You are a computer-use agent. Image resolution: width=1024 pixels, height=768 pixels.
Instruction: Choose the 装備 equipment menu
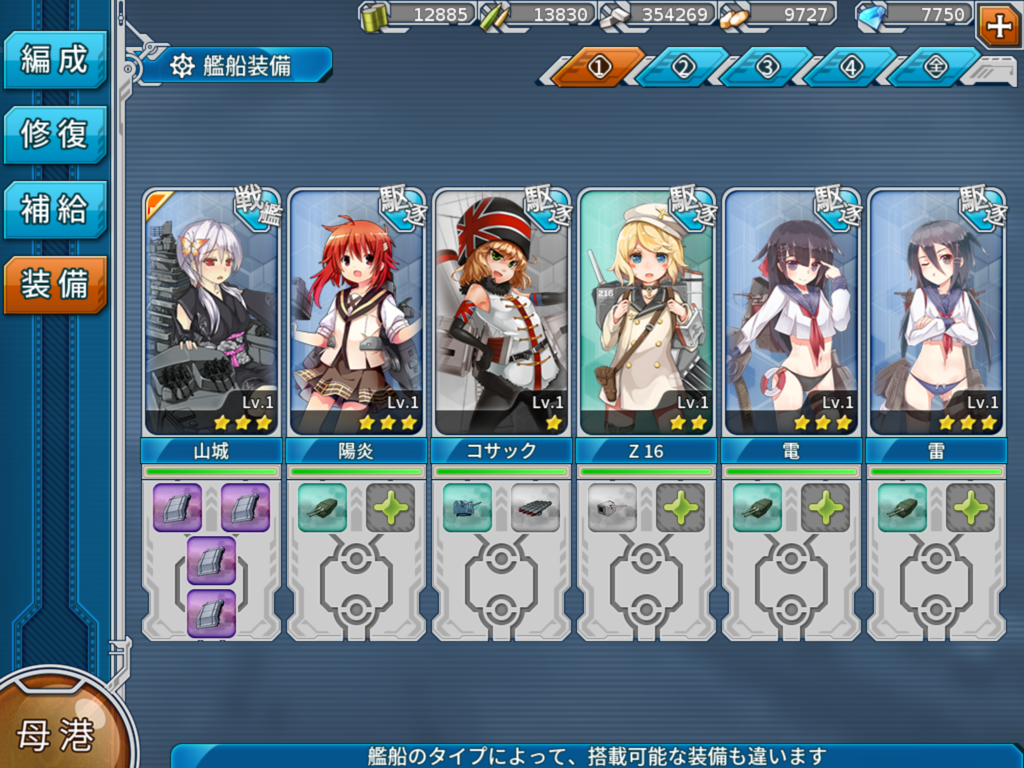(55, 284)
